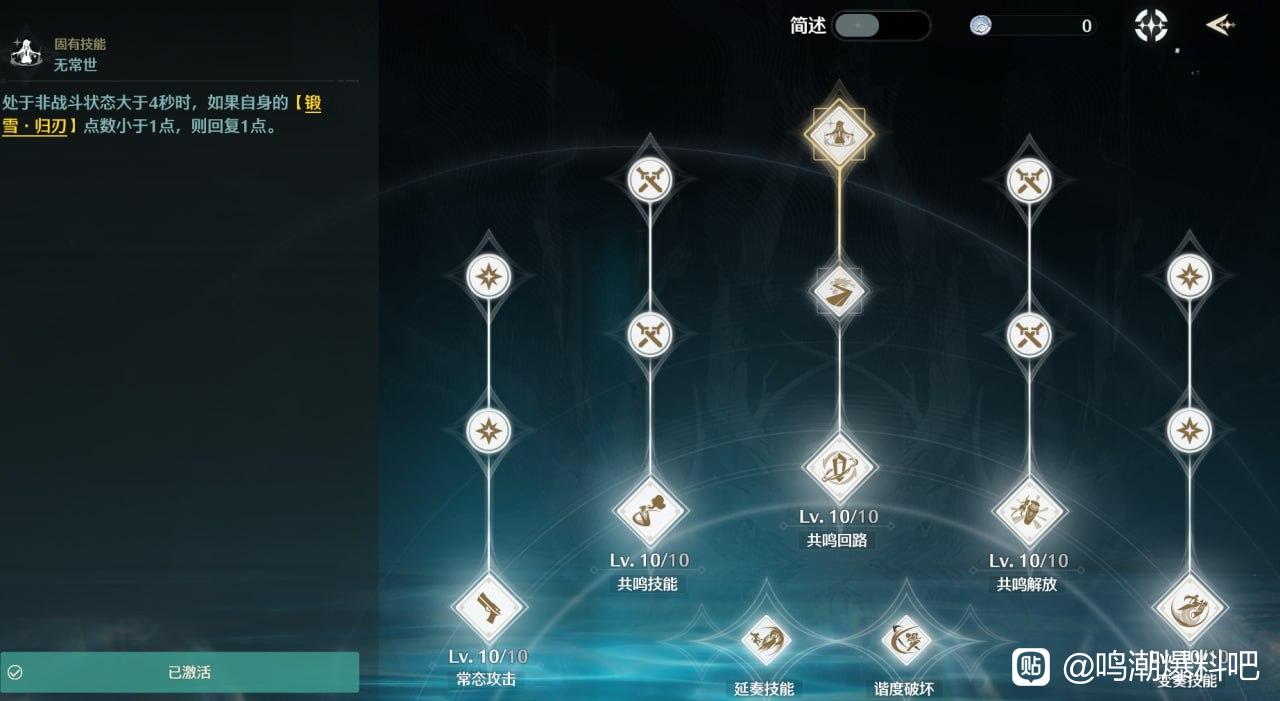Open the 共鸣回路 forte circuit node
This screenshot has width=1280, height=701.
[x=839, y=467]
